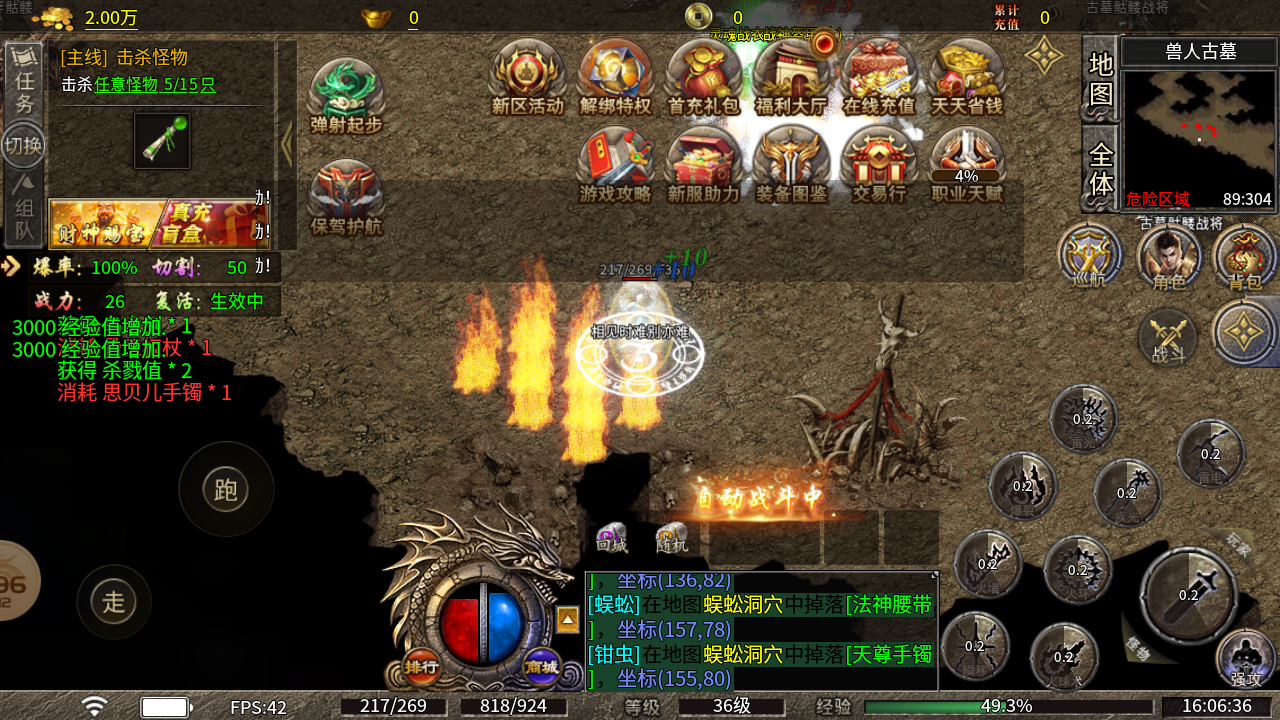Open the 交易行 trading house
Screen dimensions: 1280x720
pyautogui.click(x=879, y=166)
